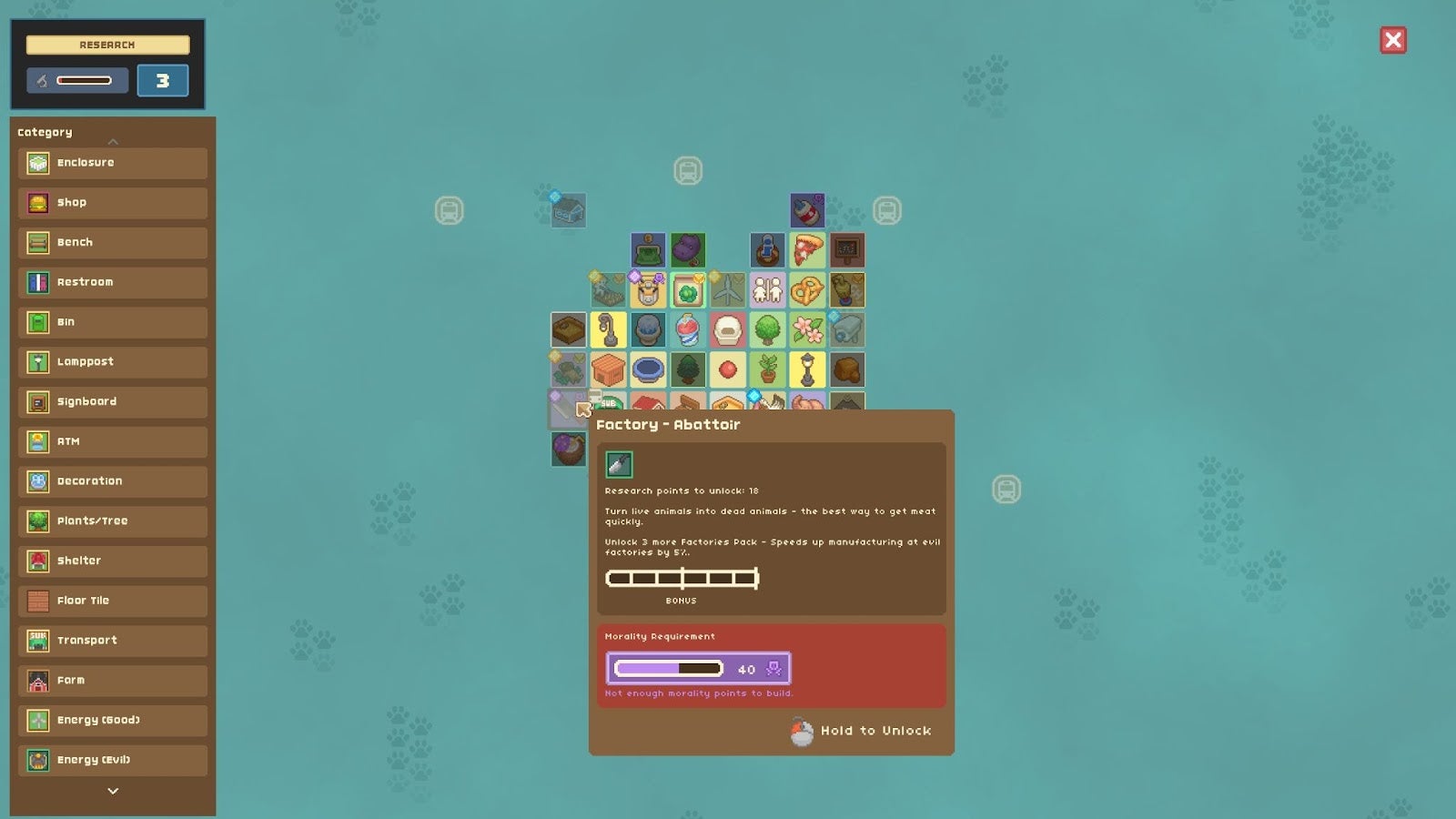Click the SUB transport icon in the research tree

(608, 401)
